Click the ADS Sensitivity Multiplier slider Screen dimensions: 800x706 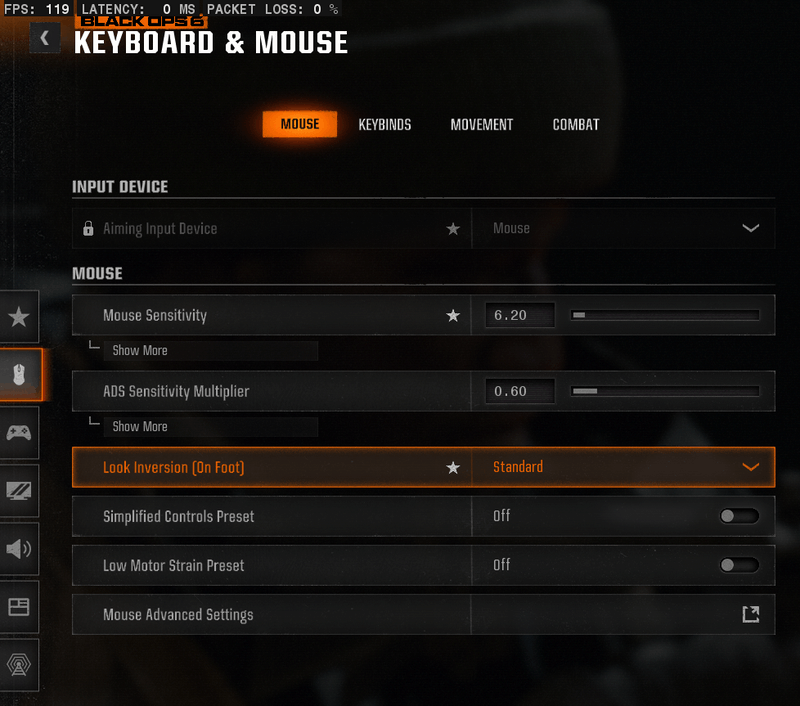pos(665,391)
